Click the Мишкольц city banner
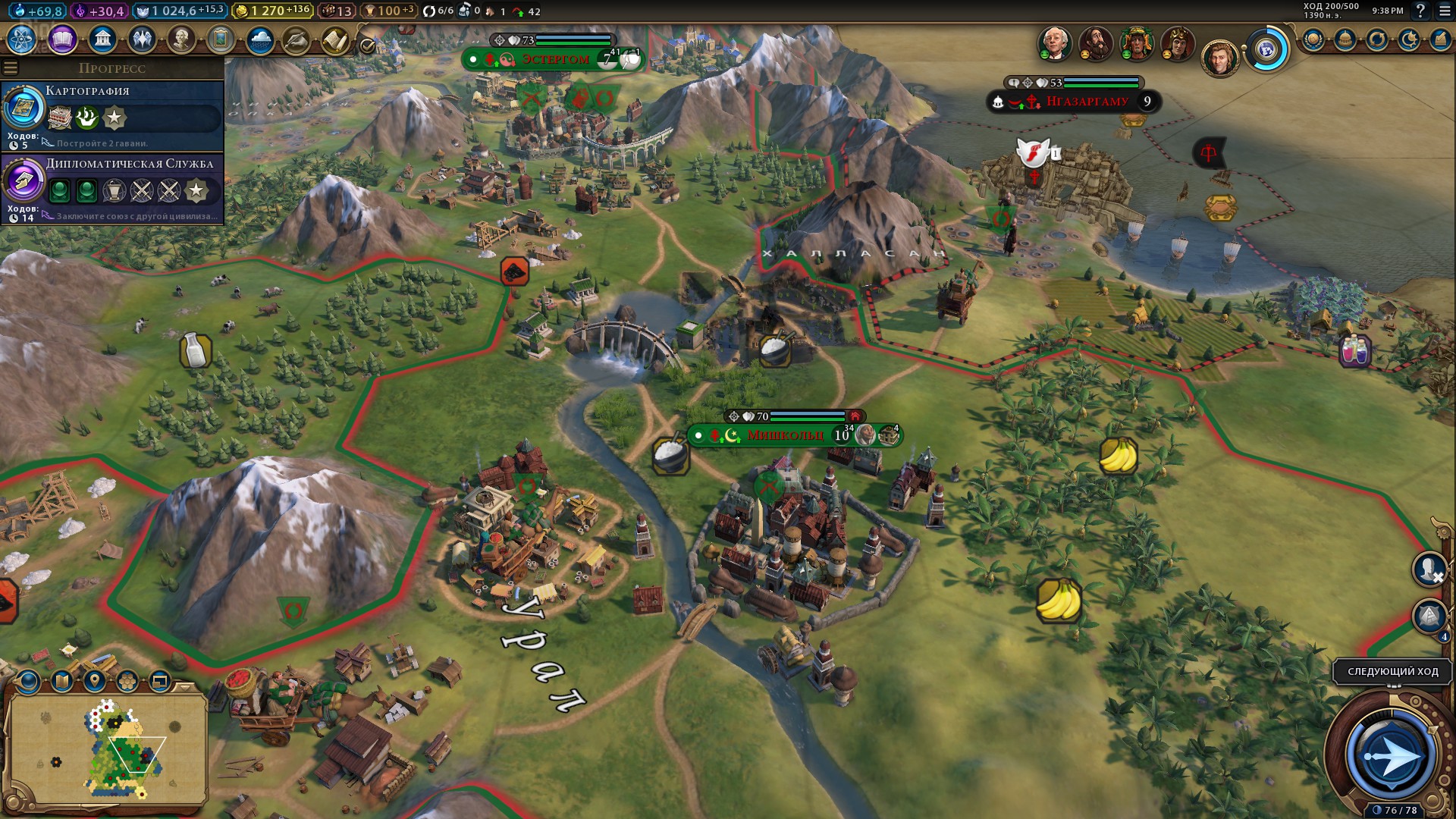Image resolution: width=1456 pixels, height=819 pixels. click(x=785, y=435)
